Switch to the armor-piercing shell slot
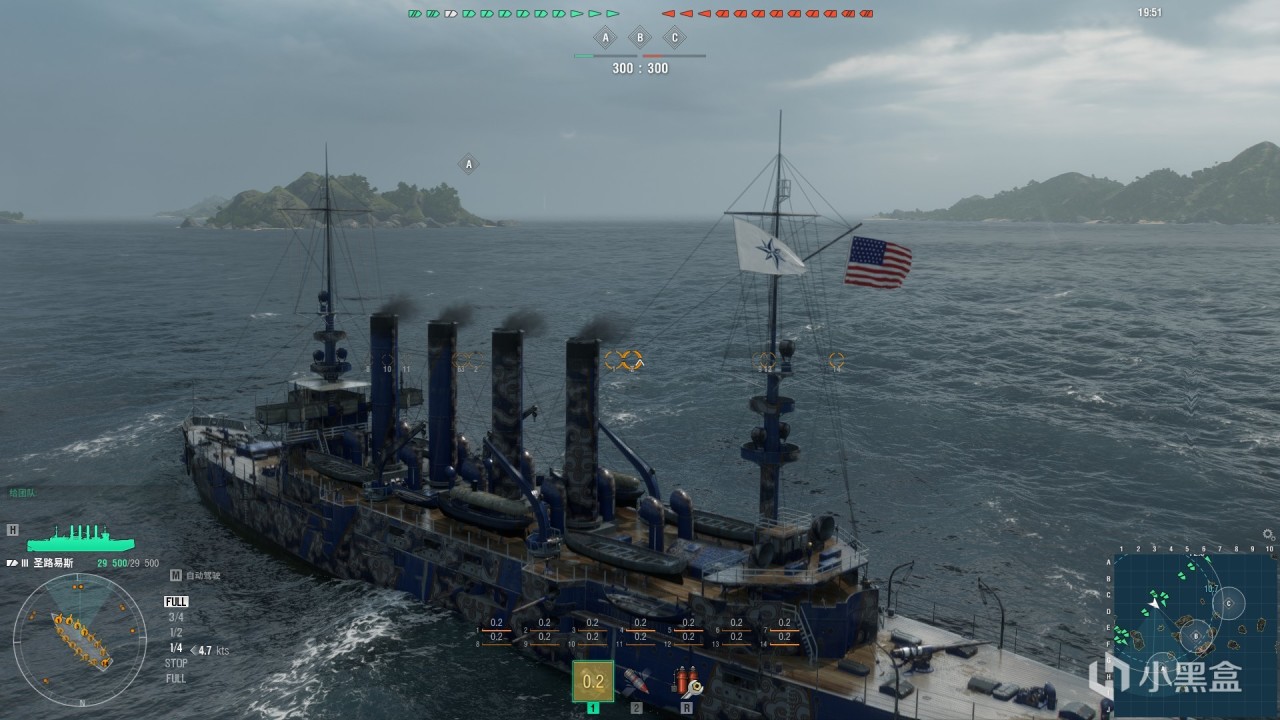Image resolution: width=1280 pixels, height=720 pixels. [636, 682]
